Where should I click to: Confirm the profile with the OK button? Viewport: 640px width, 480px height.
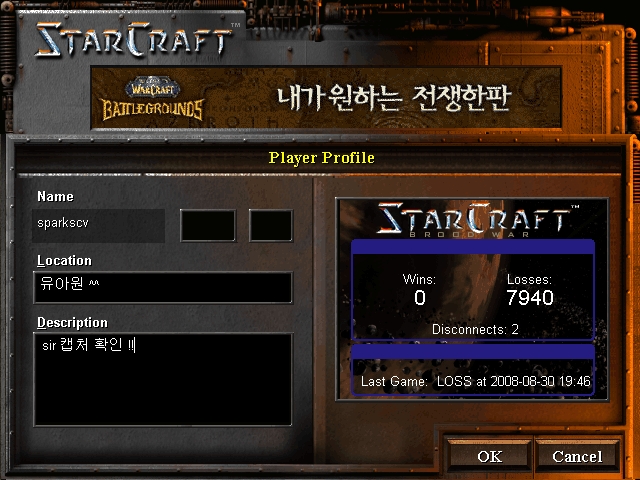pyautogui.click(x=489, y=456)
